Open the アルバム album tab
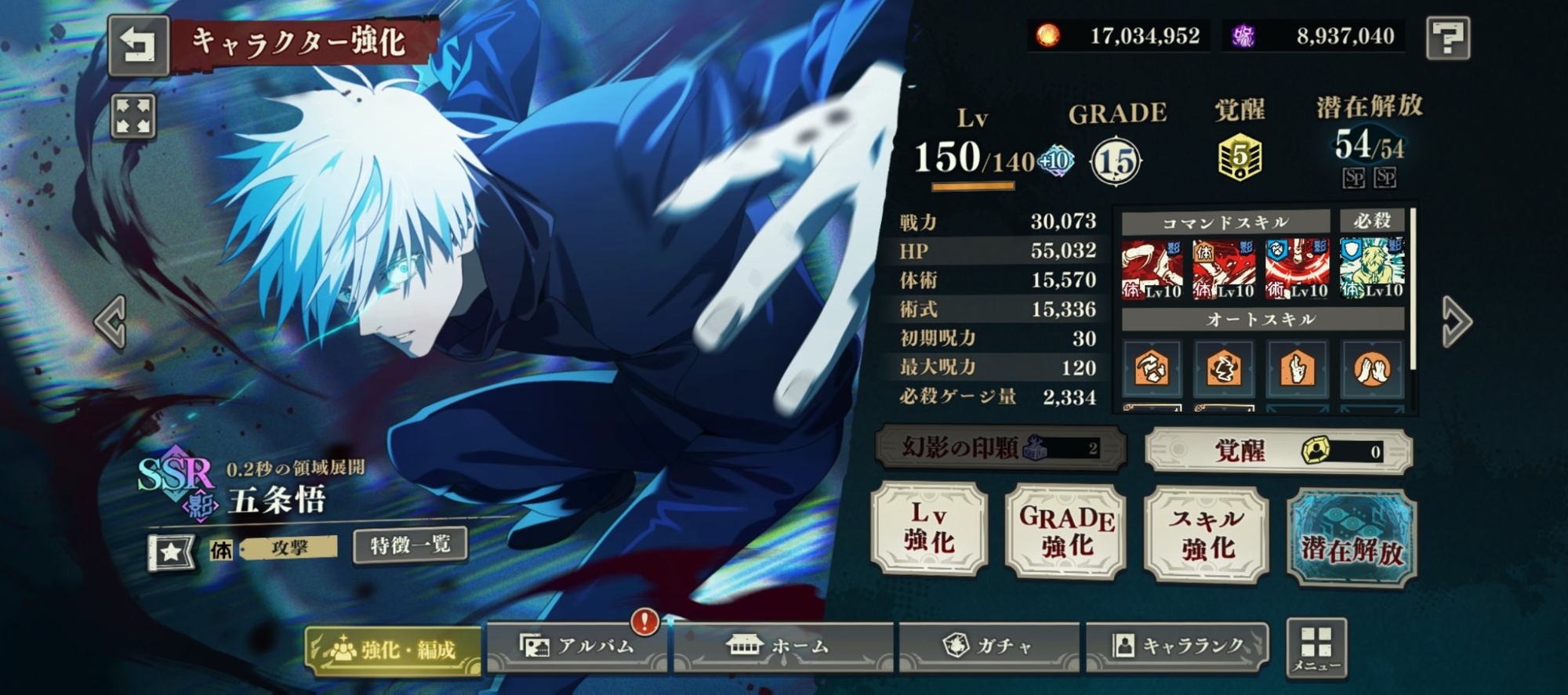The width and height of the screenshot is (1568, 695). point(577,646)
